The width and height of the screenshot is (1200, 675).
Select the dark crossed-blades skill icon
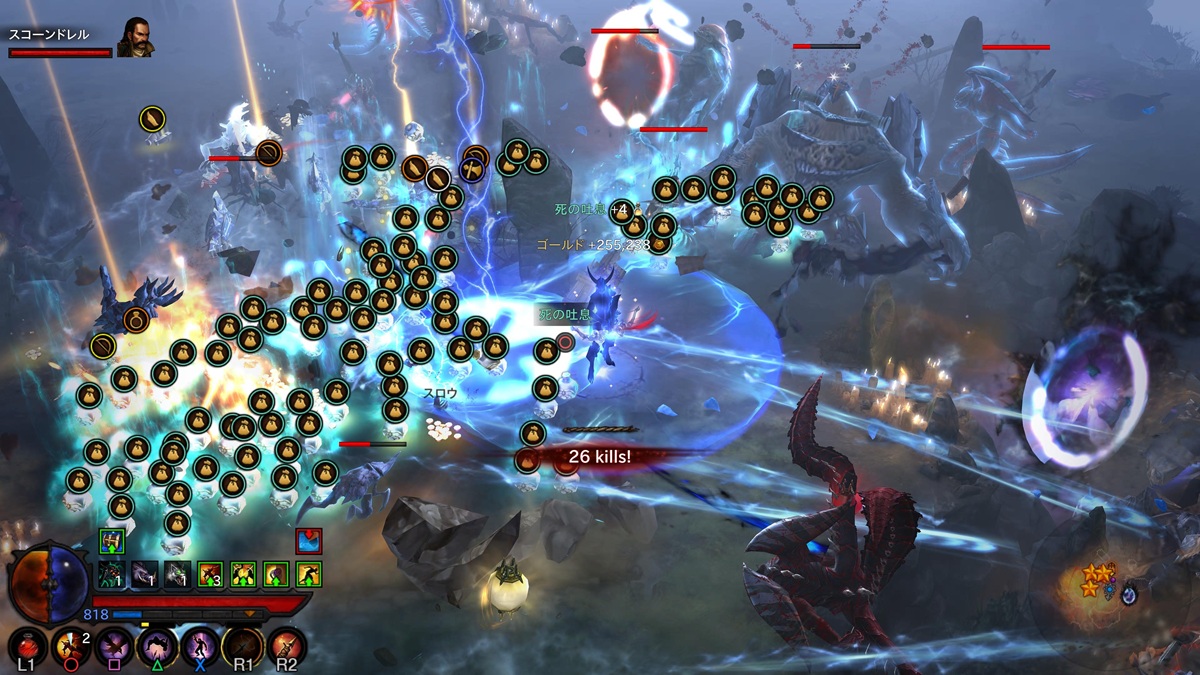243,646
